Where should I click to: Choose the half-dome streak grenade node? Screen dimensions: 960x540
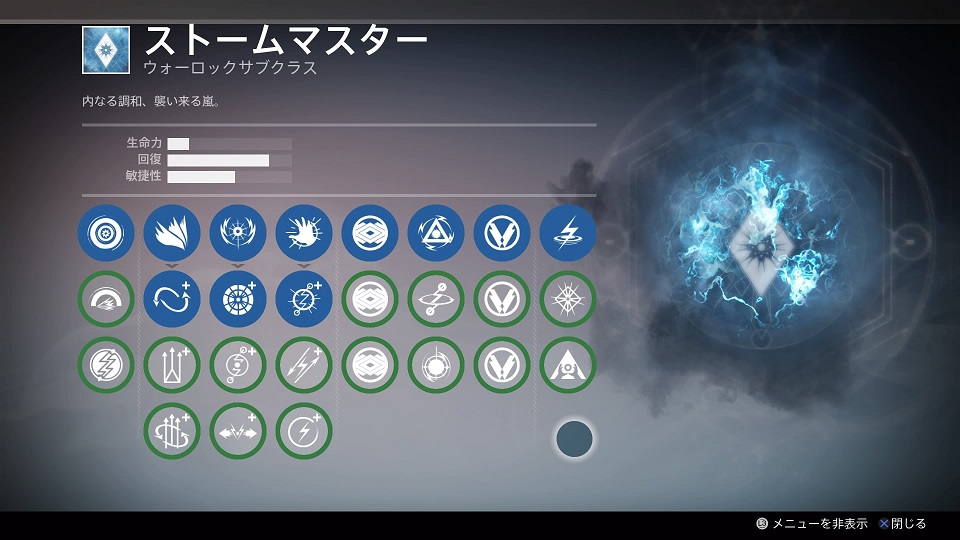pyautogui.click(x=105, y=300)
